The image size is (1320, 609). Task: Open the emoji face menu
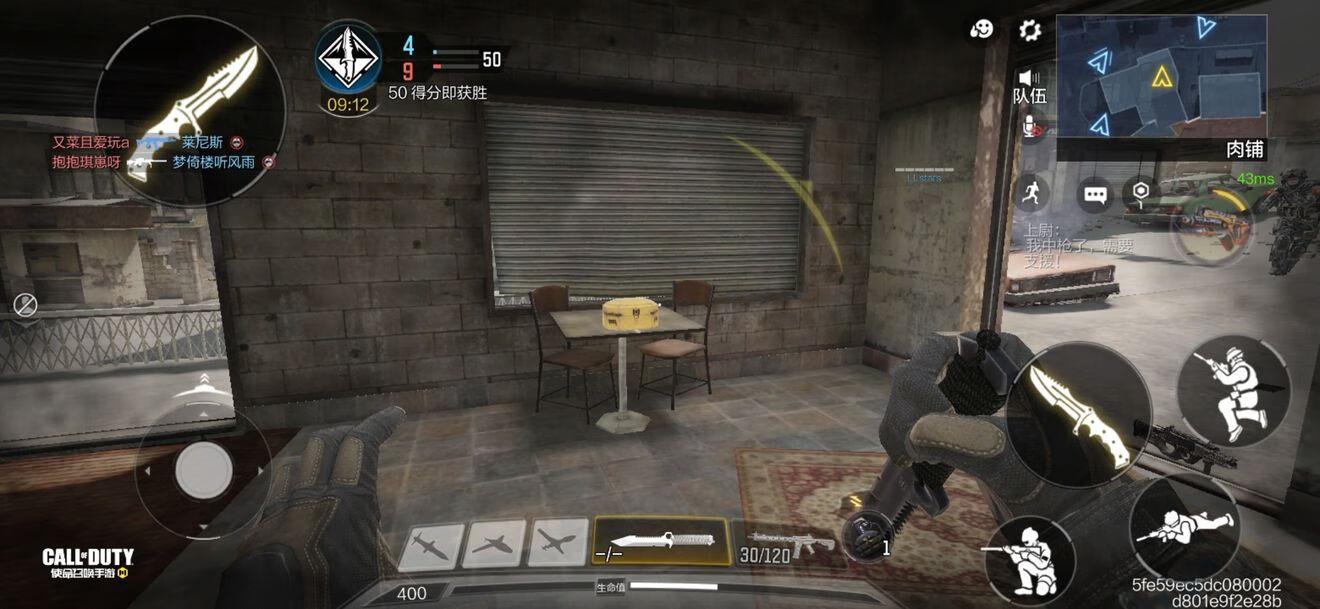pos(982,30)
